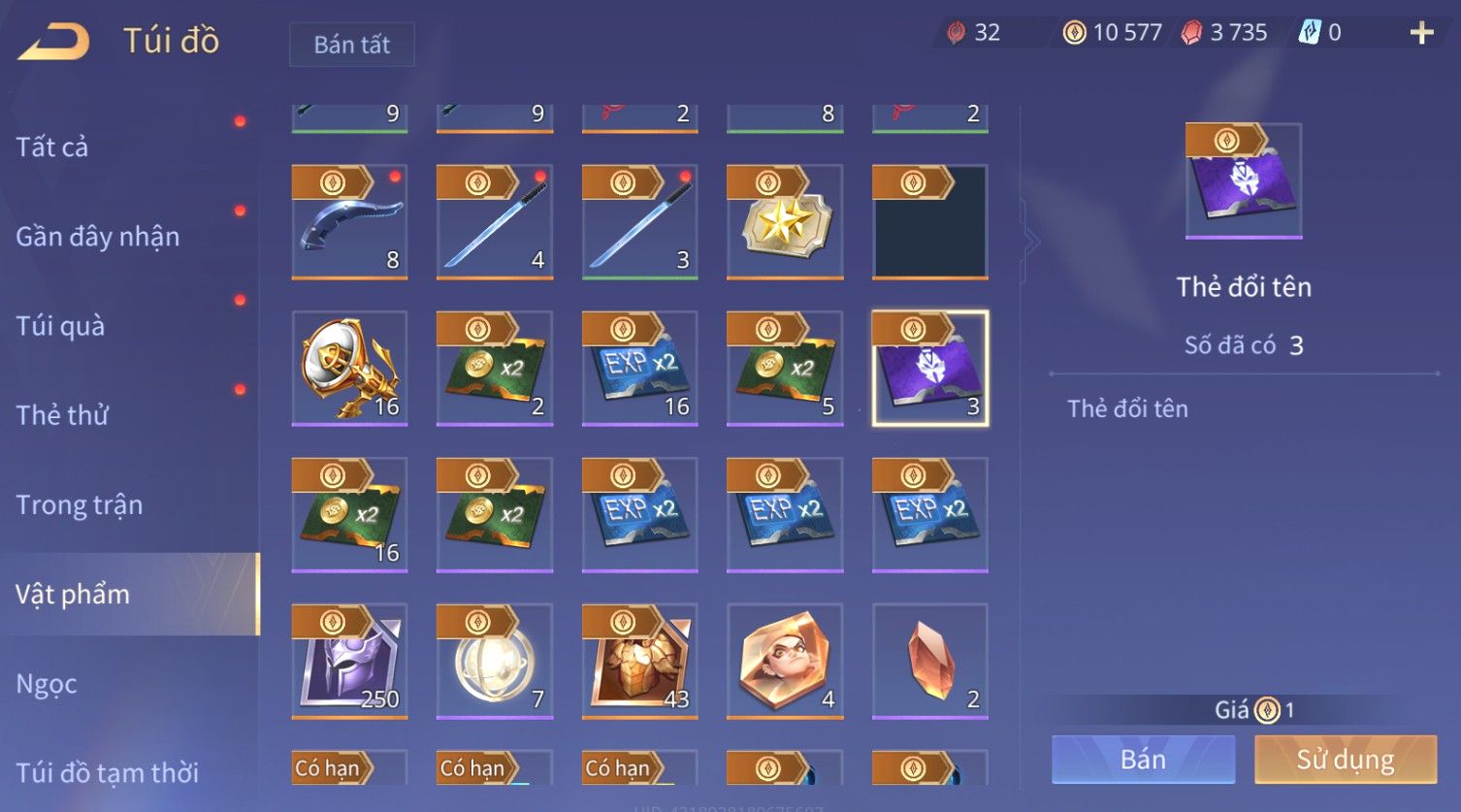Tap the Bán tất button

point(351,45)
